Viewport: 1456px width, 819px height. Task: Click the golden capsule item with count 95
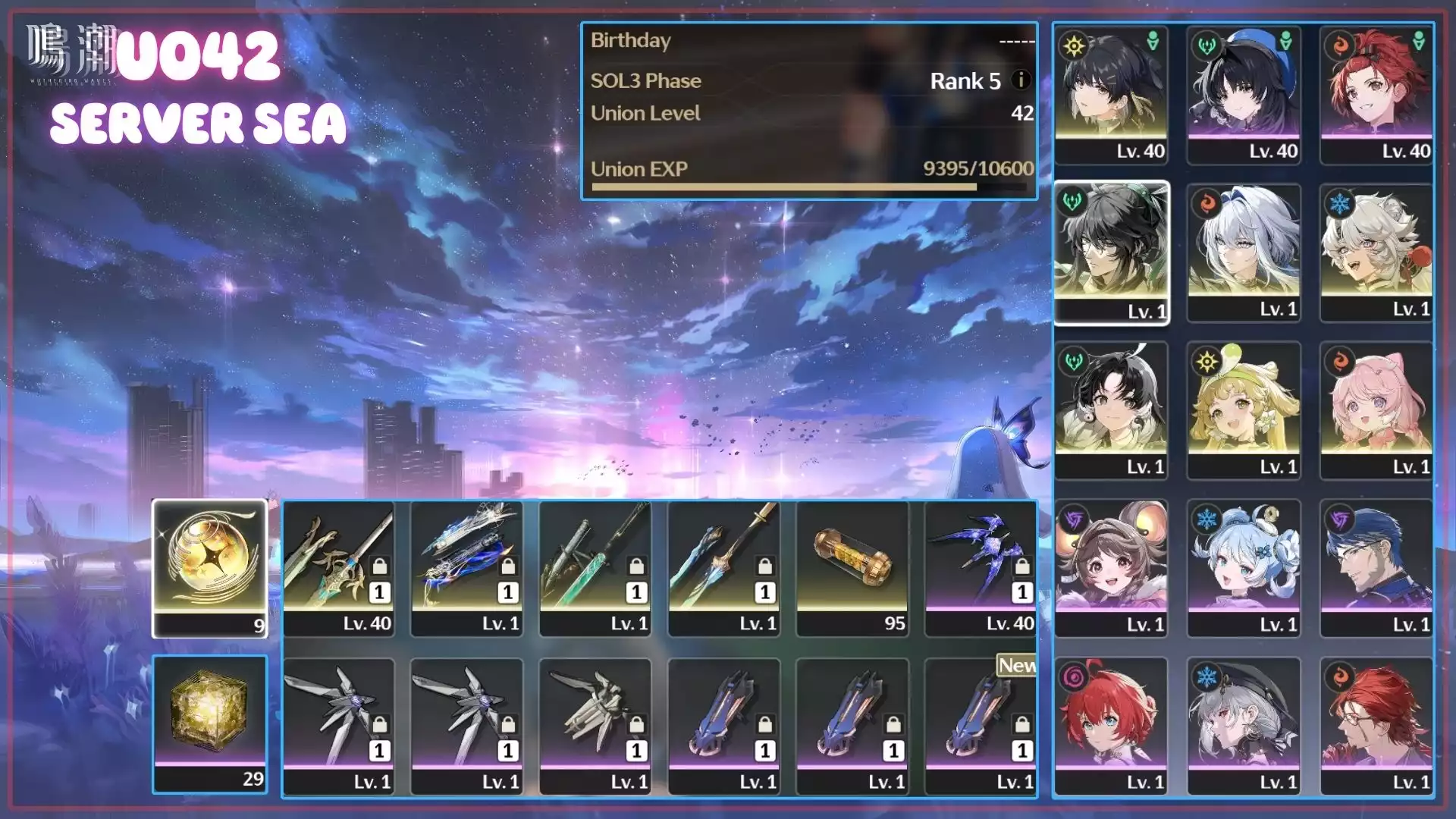(852, 568)
